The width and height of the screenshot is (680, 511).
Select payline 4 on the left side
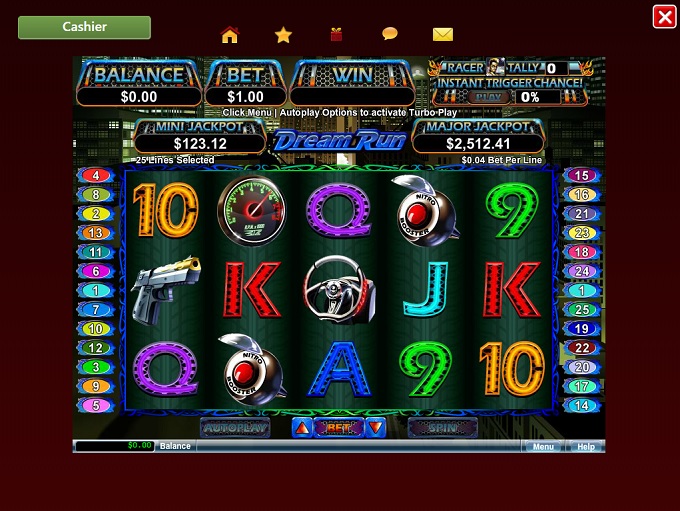pyautogui.click(x=96, y=176)
